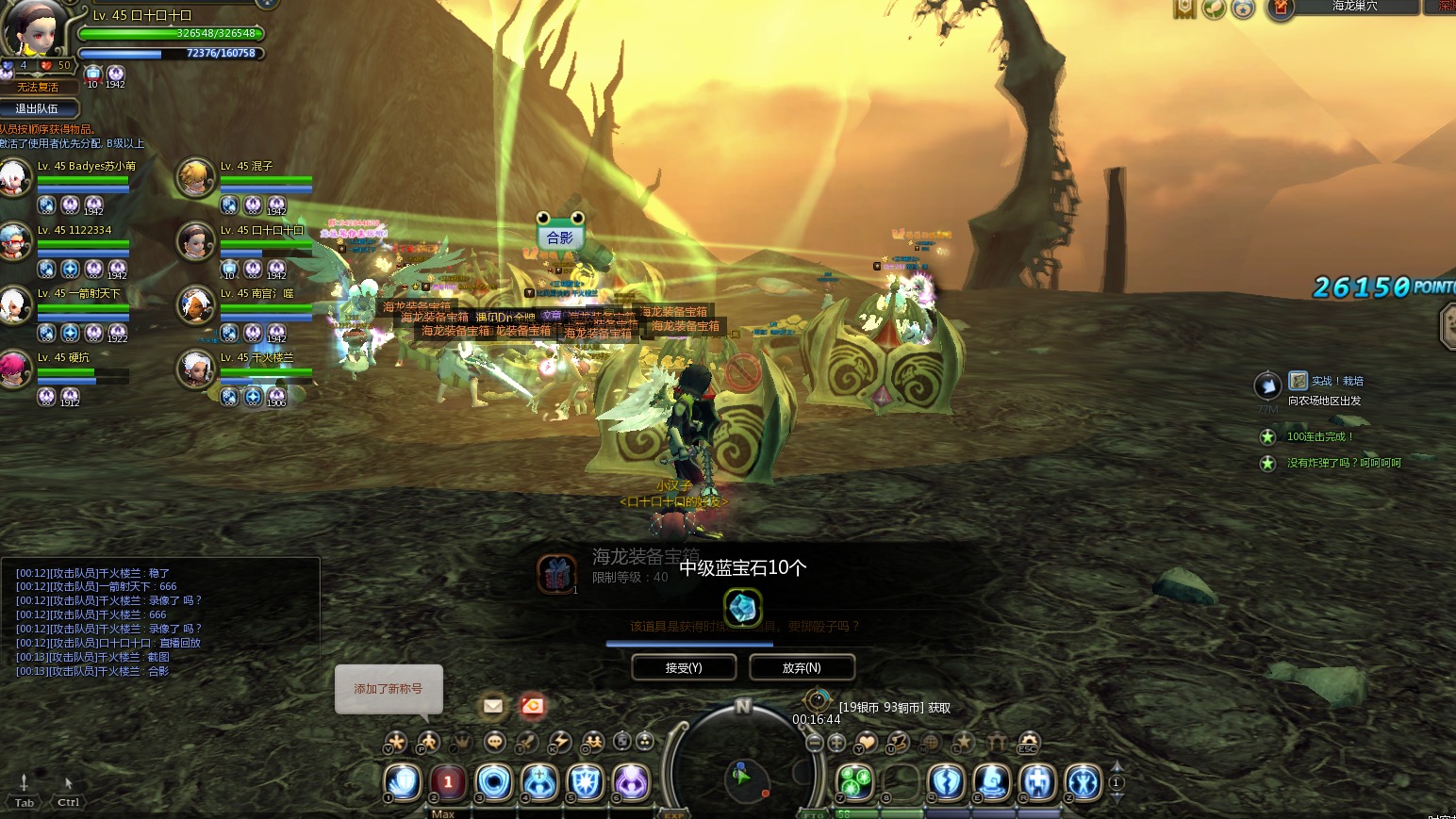The height and width of the screenshot is (819, 1456).
Task: Select party member 硬抗's portrait
Action: point(14,369)
